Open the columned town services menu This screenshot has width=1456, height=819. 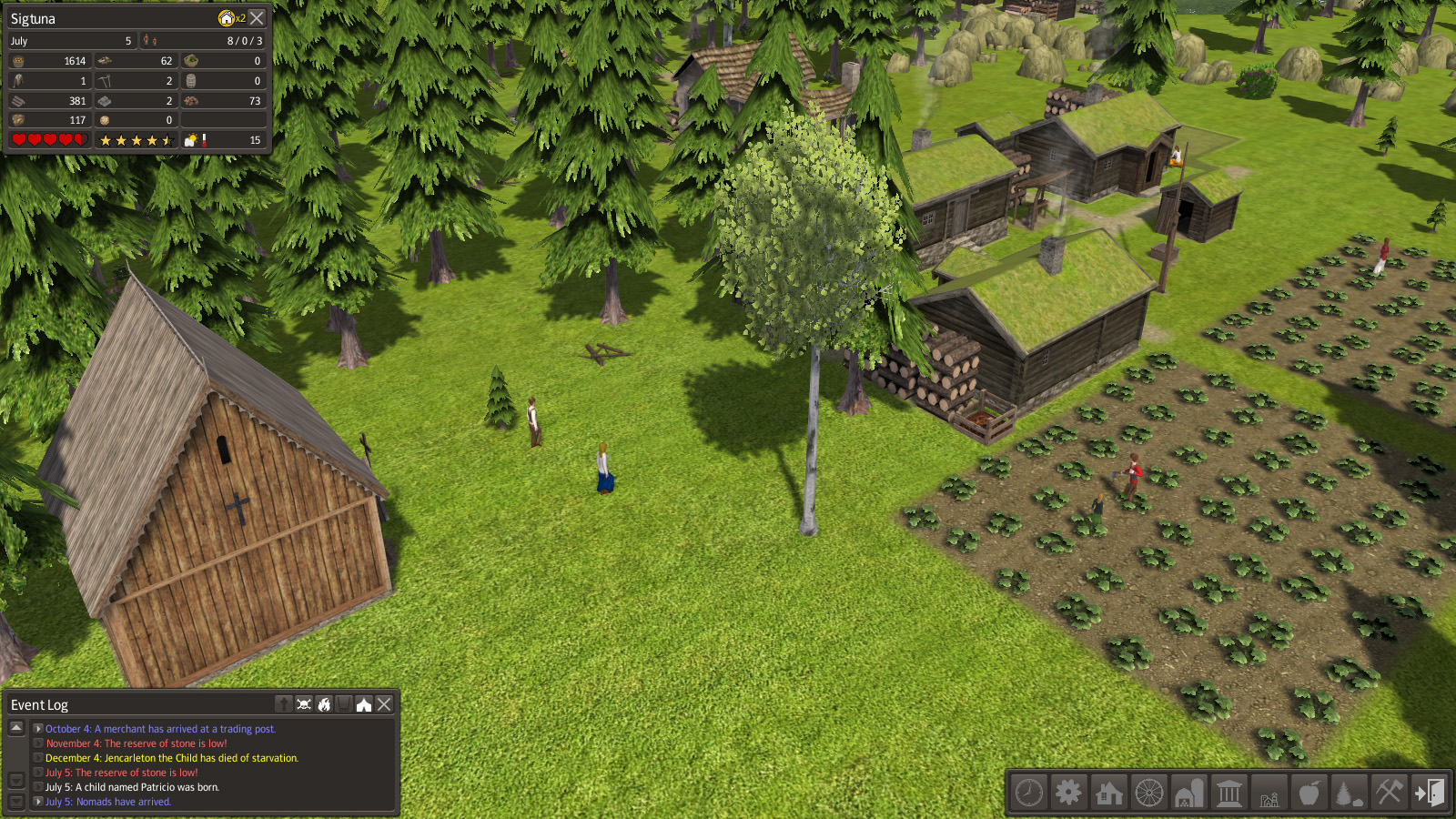pos(1228,793)
